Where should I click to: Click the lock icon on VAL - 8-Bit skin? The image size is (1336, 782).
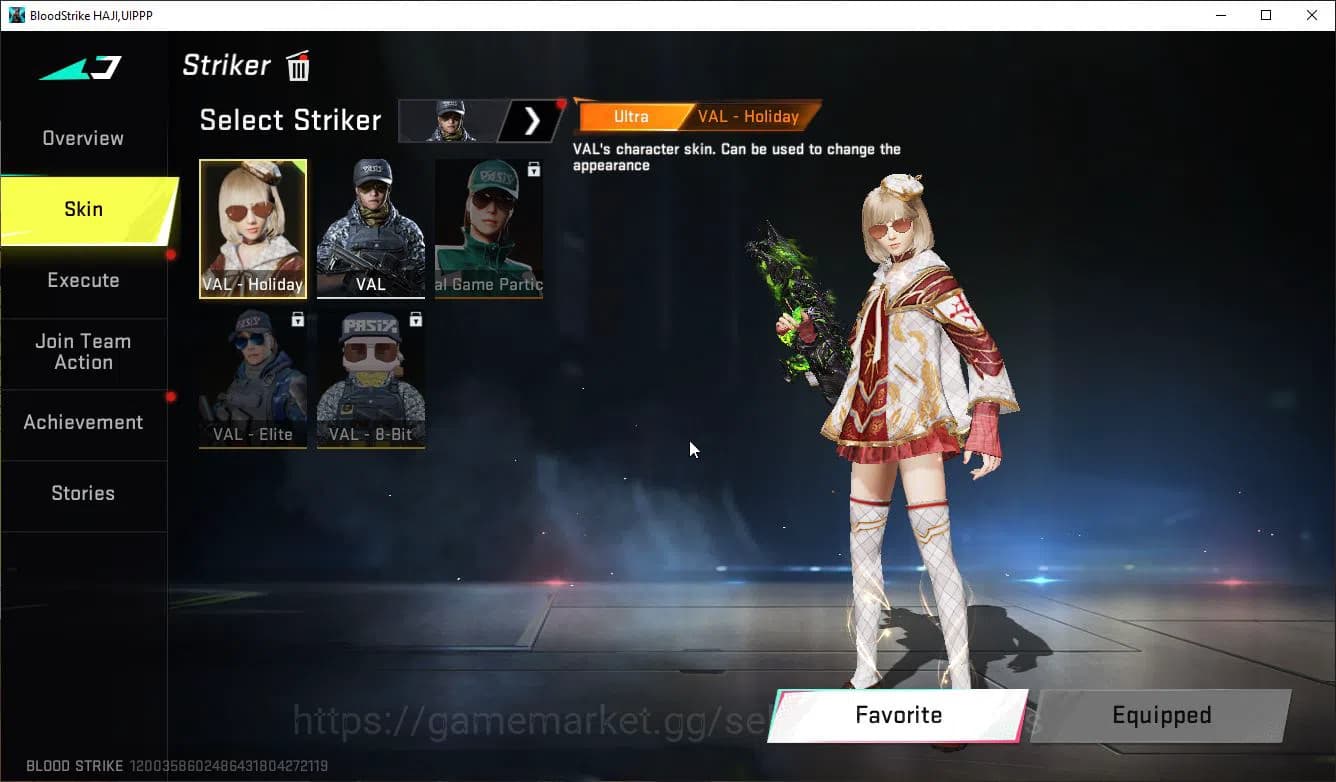click(414, 319)
